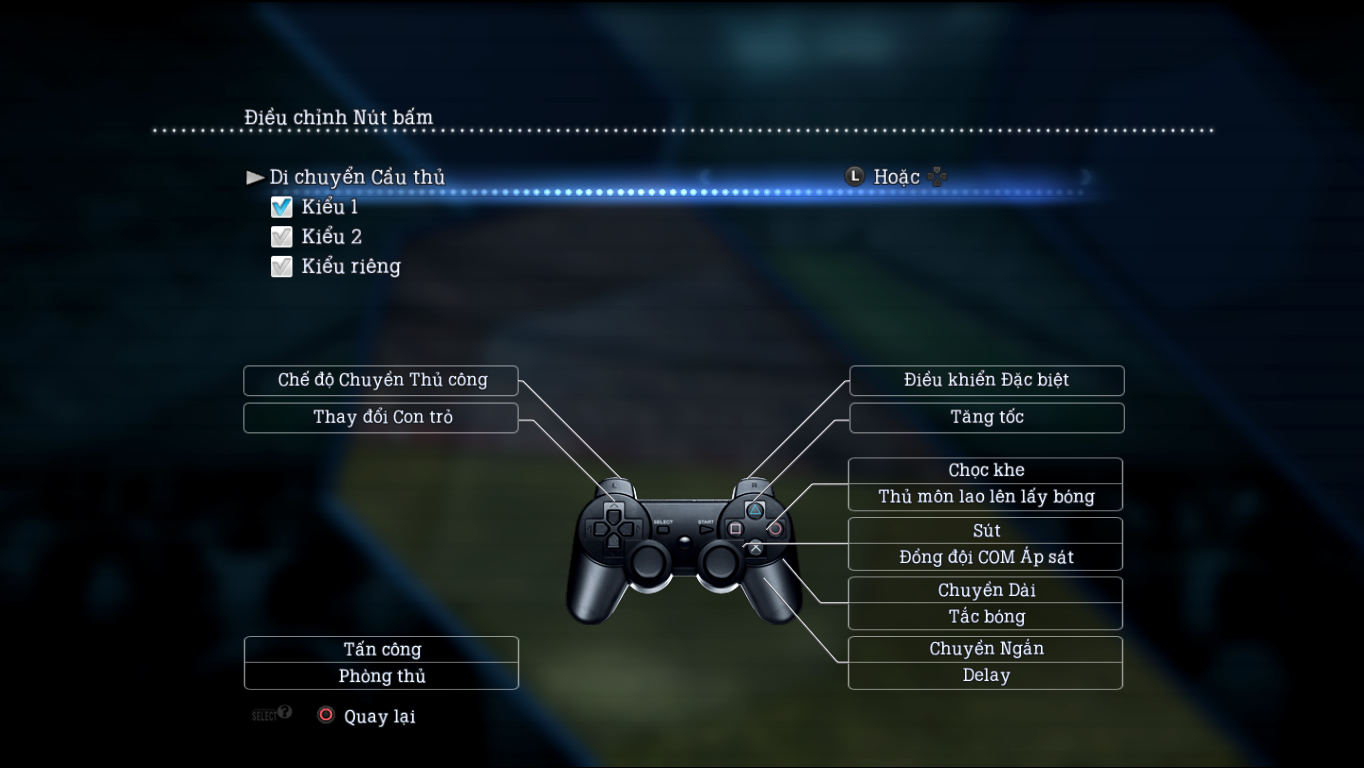Screen dimensions: 1364x768
Task: Click the SELECT button on the controller
Action: [x=662, y=528]
